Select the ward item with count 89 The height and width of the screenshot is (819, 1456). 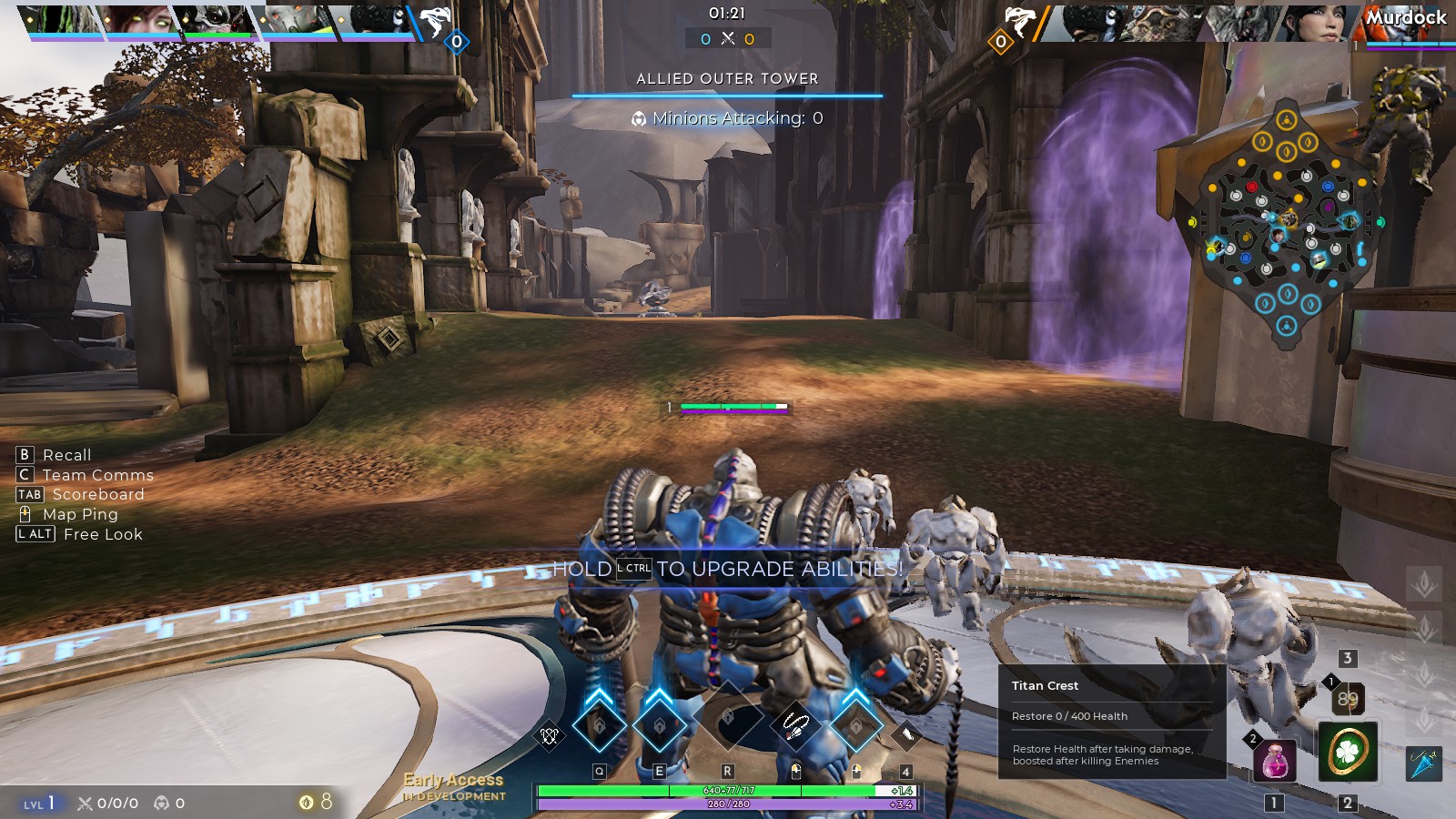(1348, 699)
